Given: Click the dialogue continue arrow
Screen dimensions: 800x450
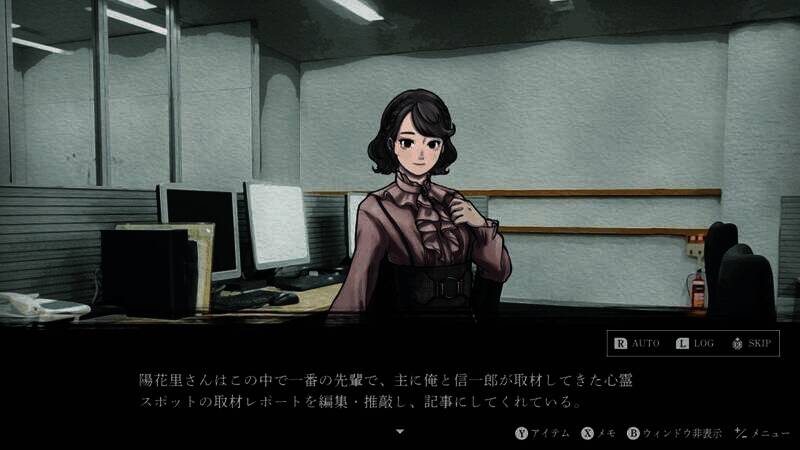Looking at the screenshot, I should (400, 432).
